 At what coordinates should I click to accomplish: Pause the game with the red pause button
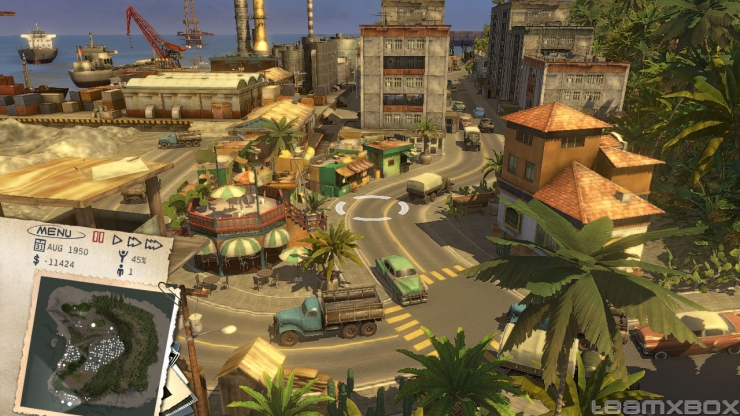(x=98, y=238)
